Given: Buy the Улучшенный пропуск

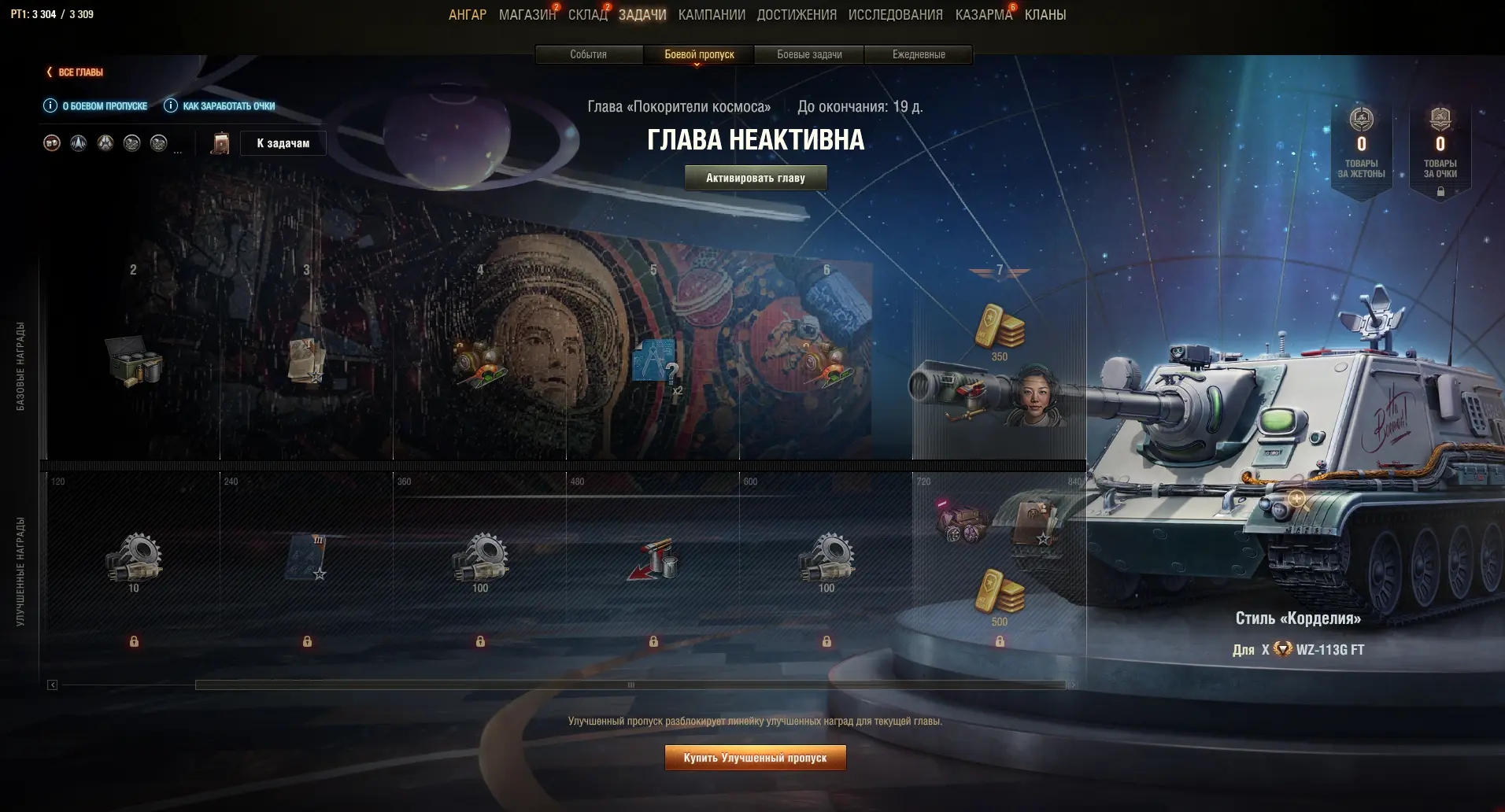Looking at the screenshot, I should (755, 758).
